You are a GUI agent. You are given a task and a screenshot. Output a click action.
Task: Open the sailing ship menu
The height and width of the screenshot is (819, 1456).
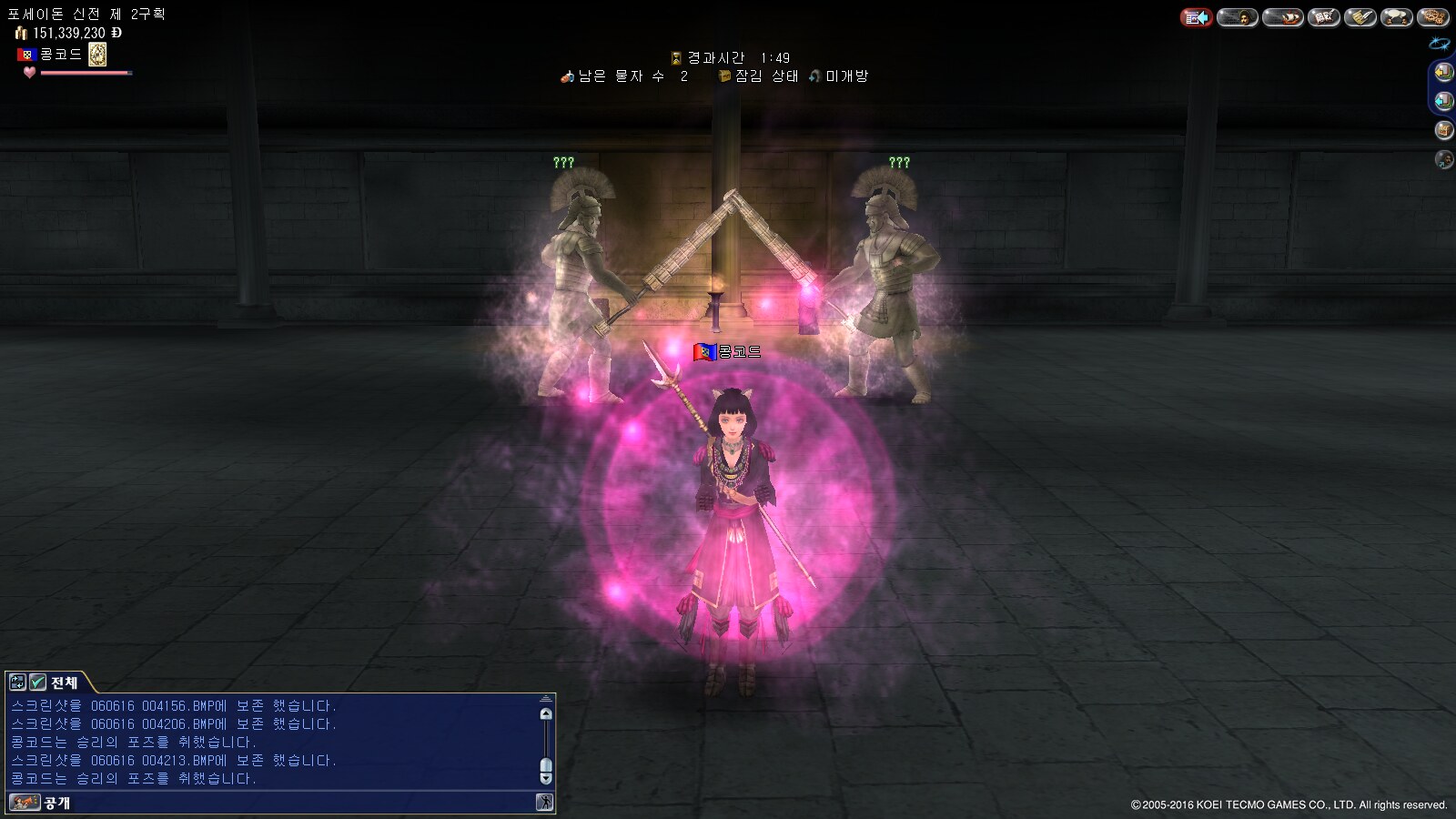1282,17
